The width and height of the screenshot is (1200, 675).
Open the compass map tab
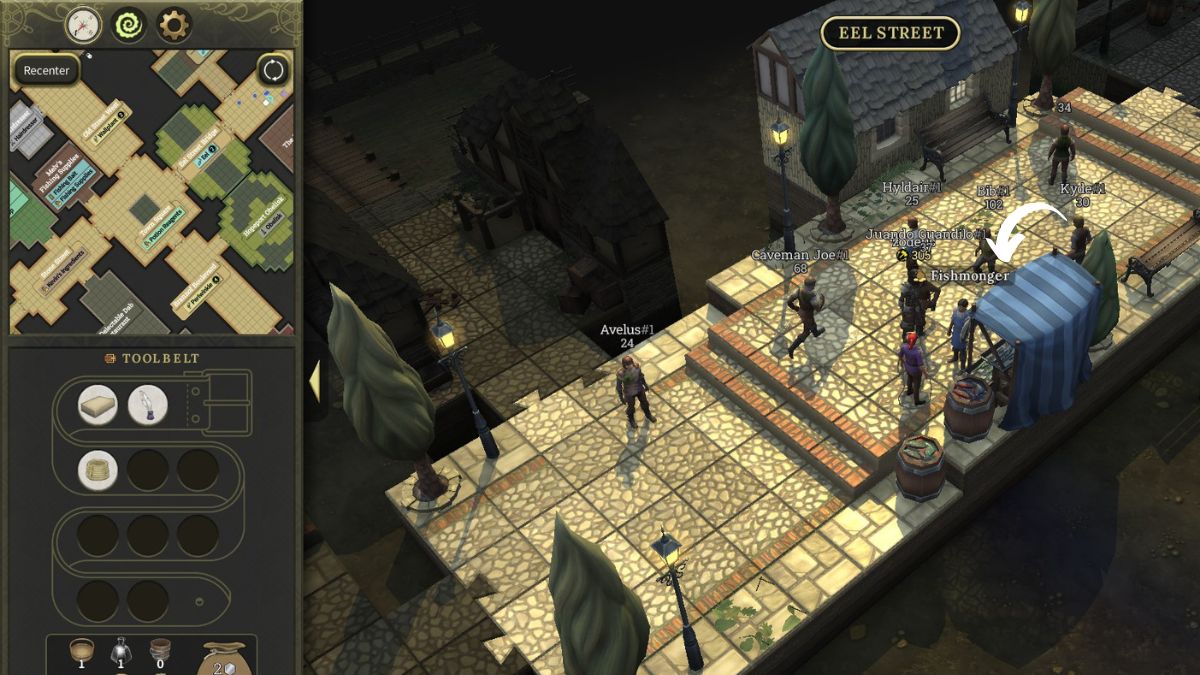pyautogui.click(x=84, y=25)
